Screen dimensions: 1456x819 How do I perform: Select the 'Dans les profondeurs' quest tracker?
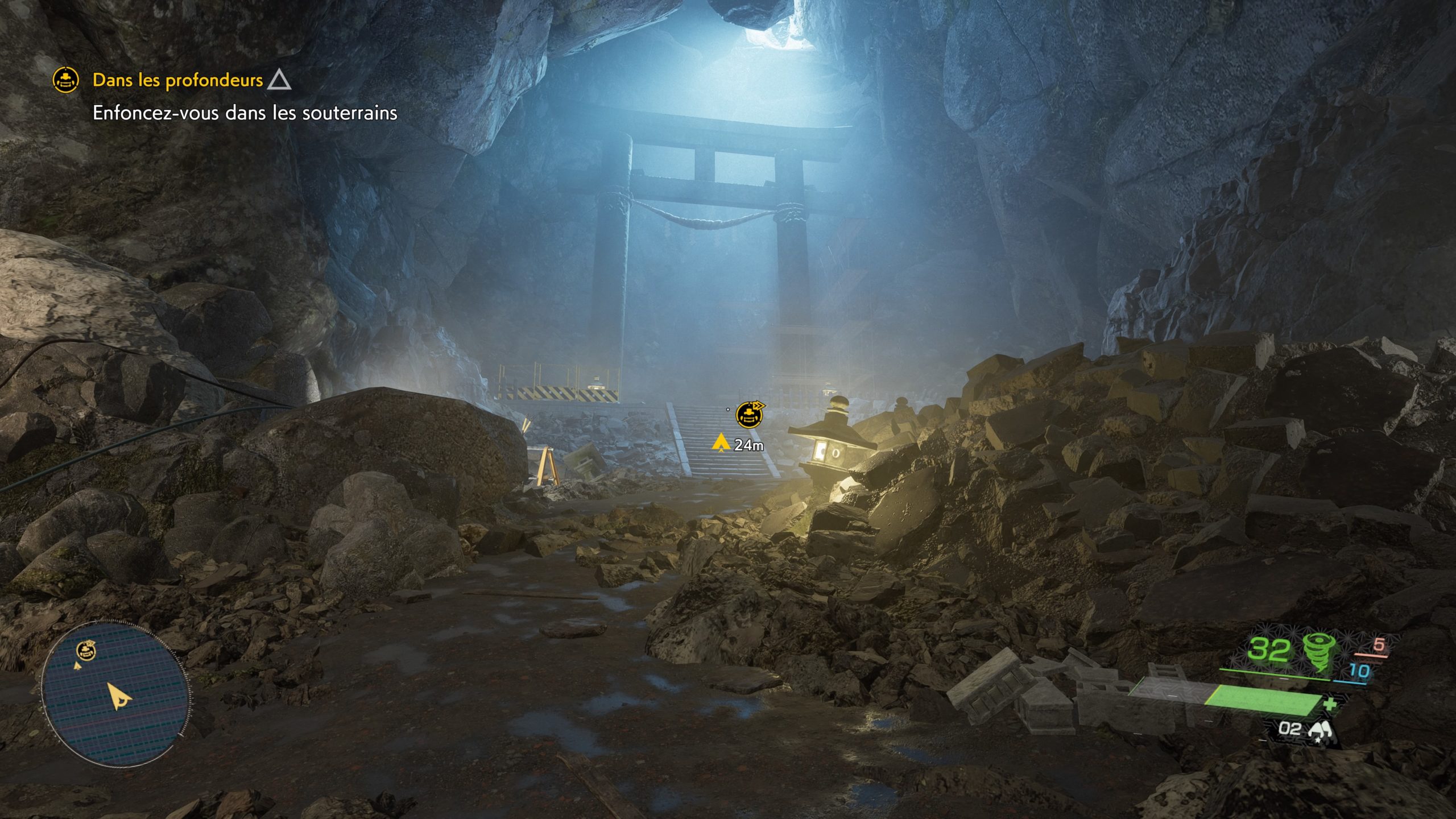click(x=177, y=80)
